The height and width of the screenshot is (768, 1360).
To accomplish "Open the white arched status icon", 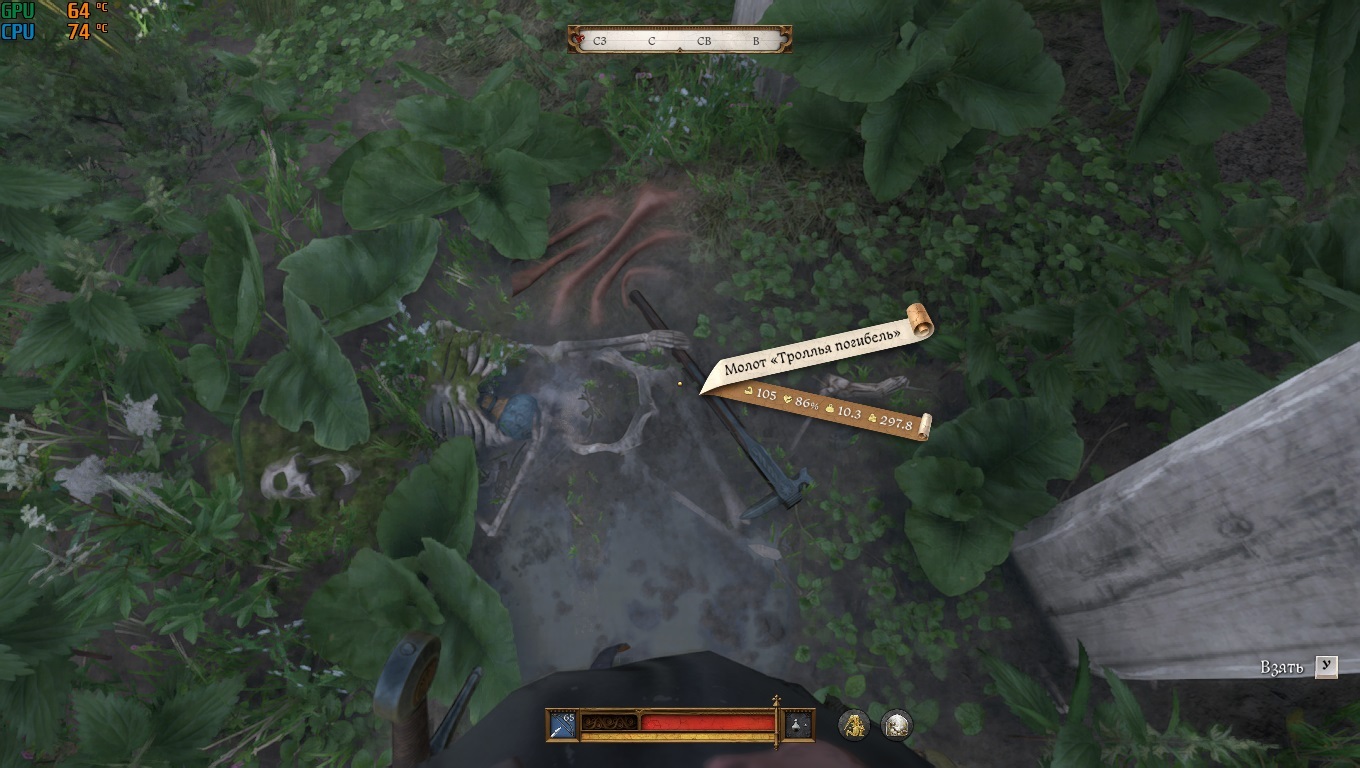I will tap(897, 724).
